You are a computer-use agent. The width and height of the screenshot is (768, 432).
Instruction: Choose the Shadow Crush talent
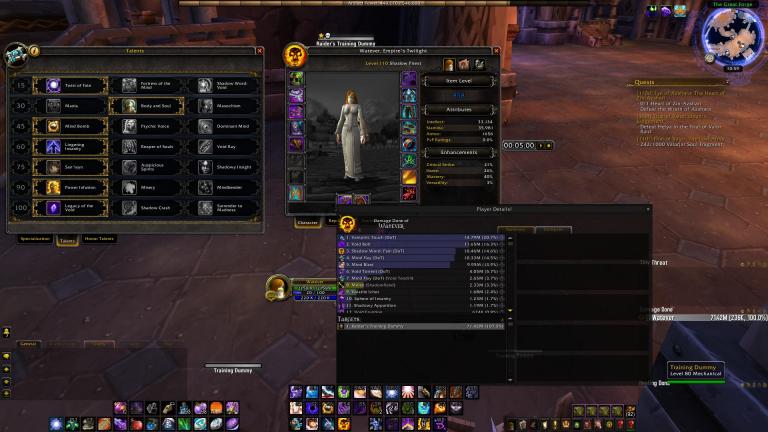coord(130,207)
